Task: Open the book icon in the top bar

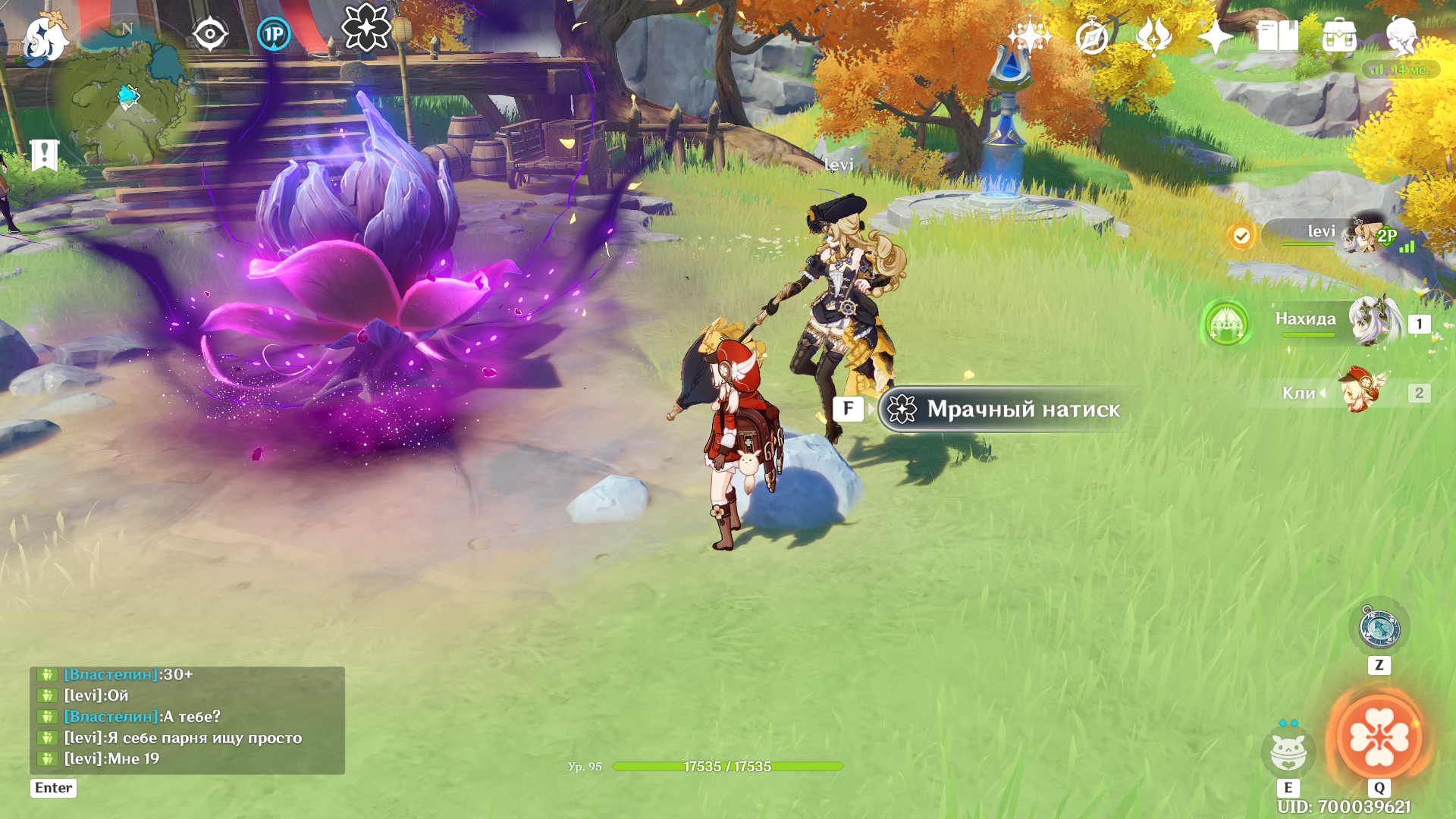Action: coord(1277,36)
